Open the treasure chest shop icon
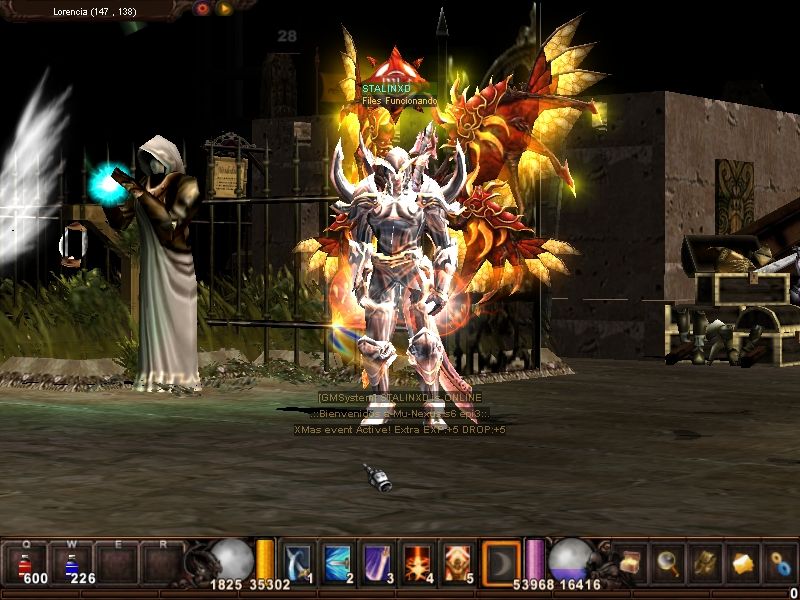 tap(630, 562)
